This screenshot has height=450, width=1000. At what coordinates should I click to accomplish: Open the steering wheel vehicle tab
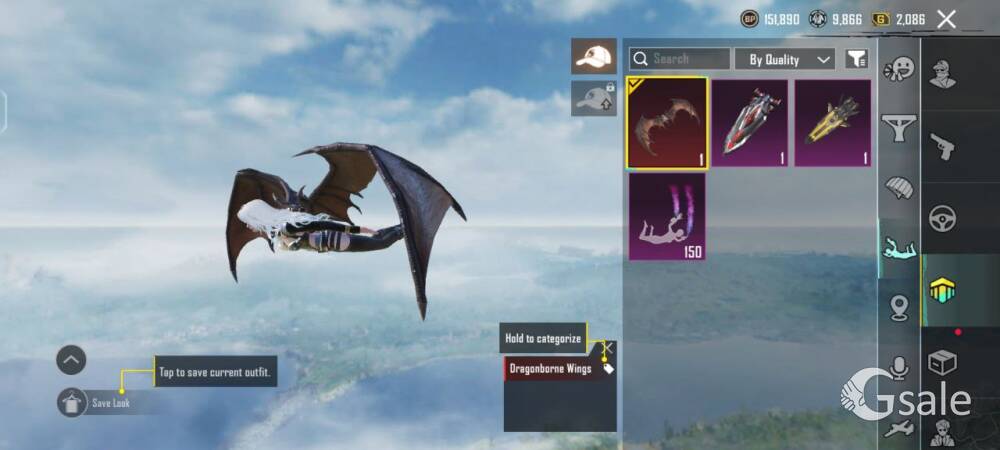tap(942, 218)
